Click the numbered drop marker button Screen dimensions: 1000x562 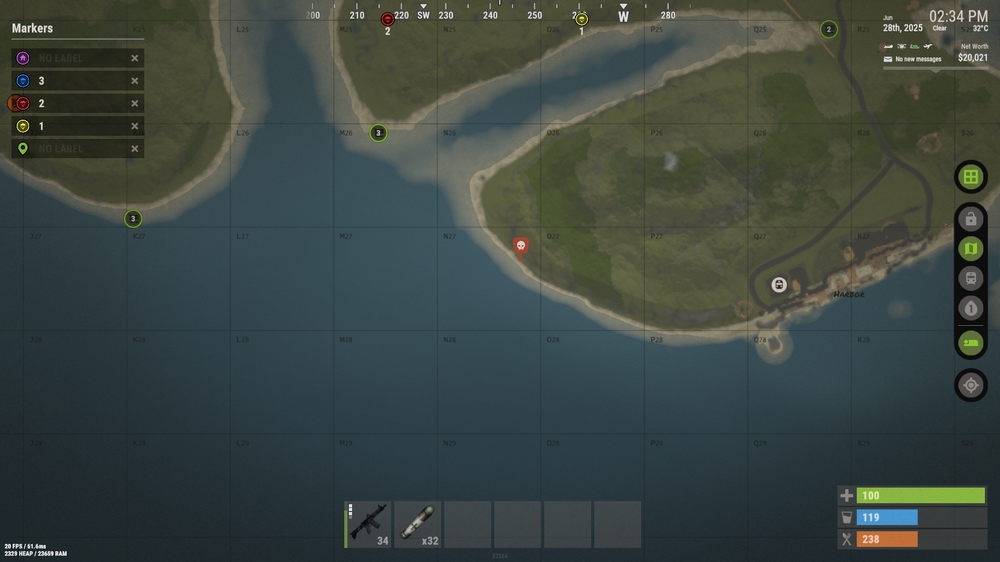(x=970, y=309)
